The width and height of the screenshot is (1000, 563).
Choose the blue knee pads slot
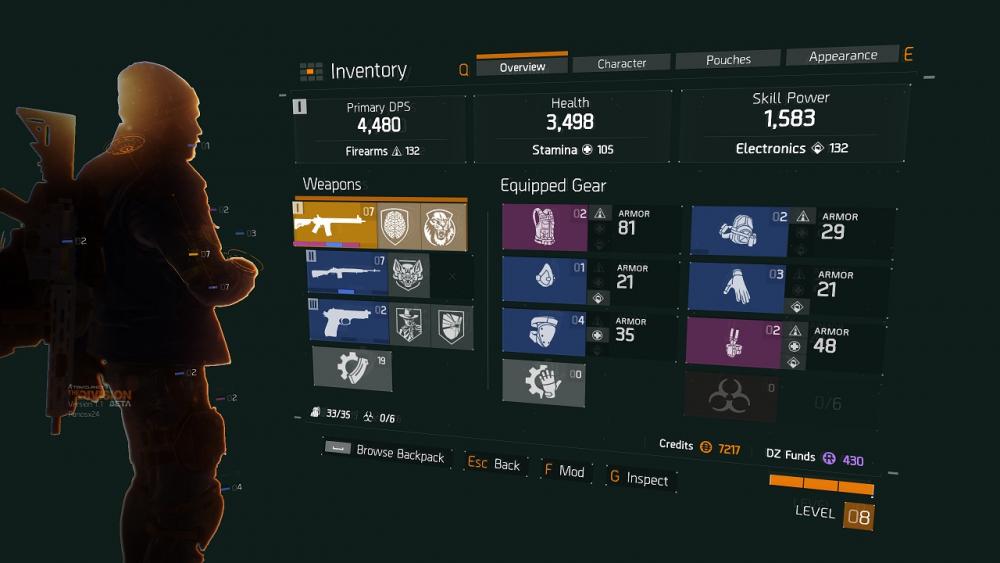(x=545, y=333)
